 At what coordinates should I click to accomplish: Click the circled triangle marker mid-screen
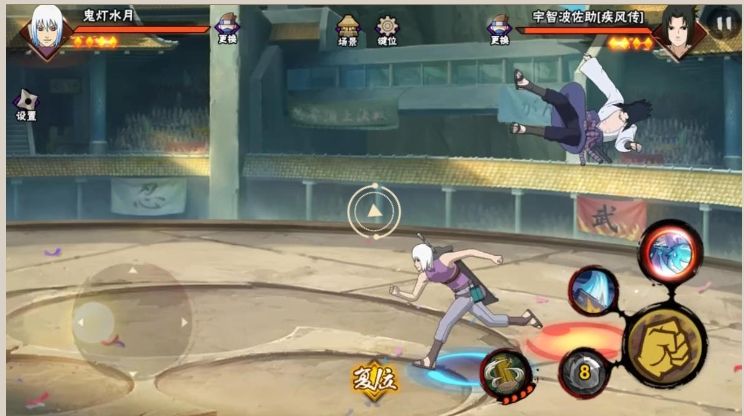point(374,210)
